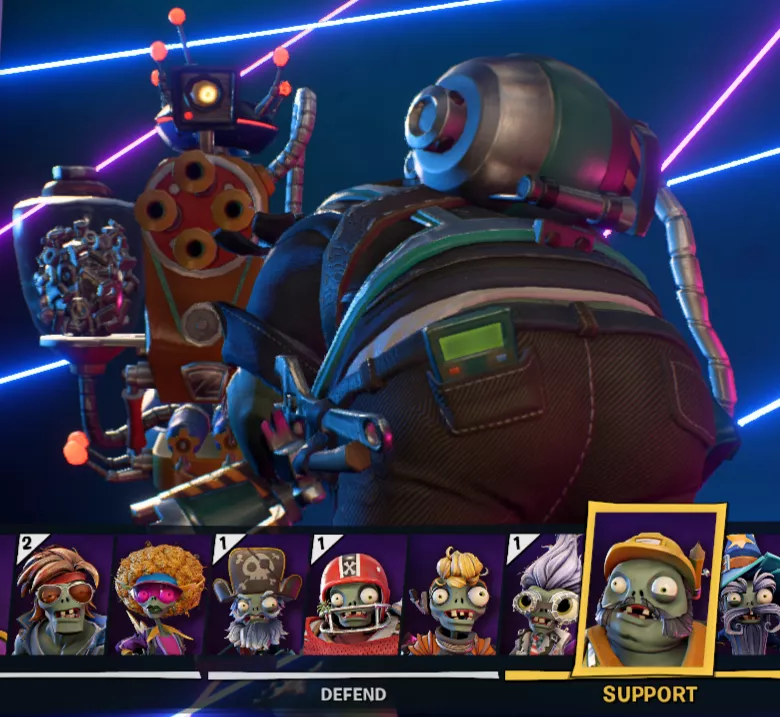The height and width of the screenshot is (717, 780).
Task: Choose the Space Cadet zombie portrait
Action: click(451, 594)
